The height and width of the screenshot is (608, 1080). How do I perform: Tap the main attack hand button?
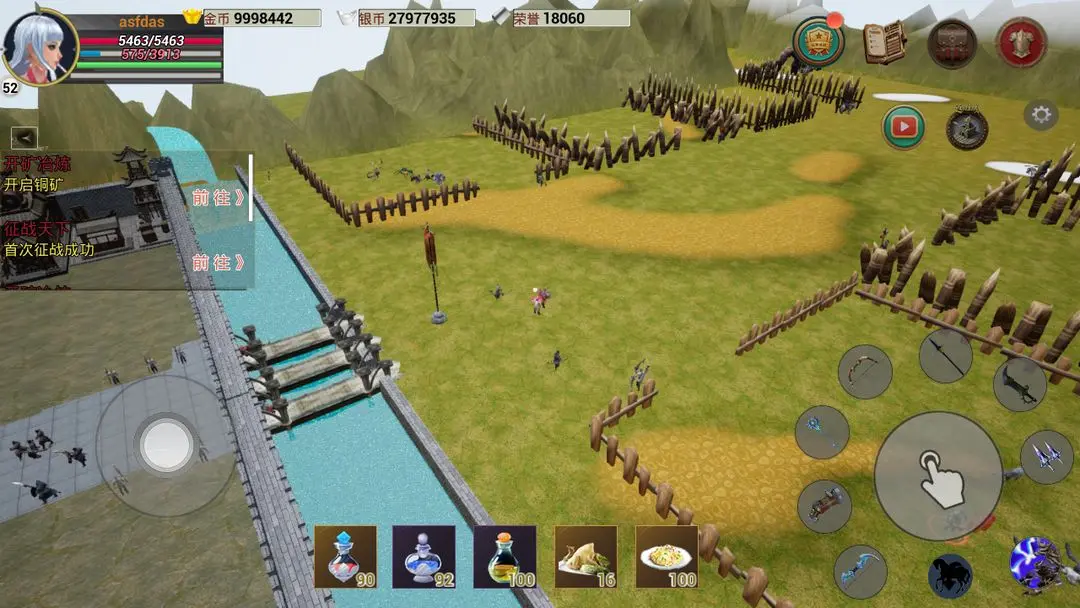(x=938, y=476)
